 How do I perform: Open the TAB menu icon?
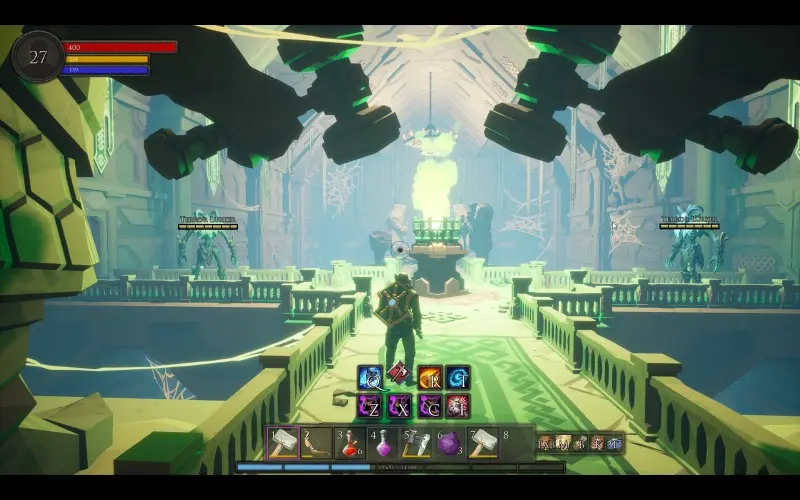[x=546, y=442]
